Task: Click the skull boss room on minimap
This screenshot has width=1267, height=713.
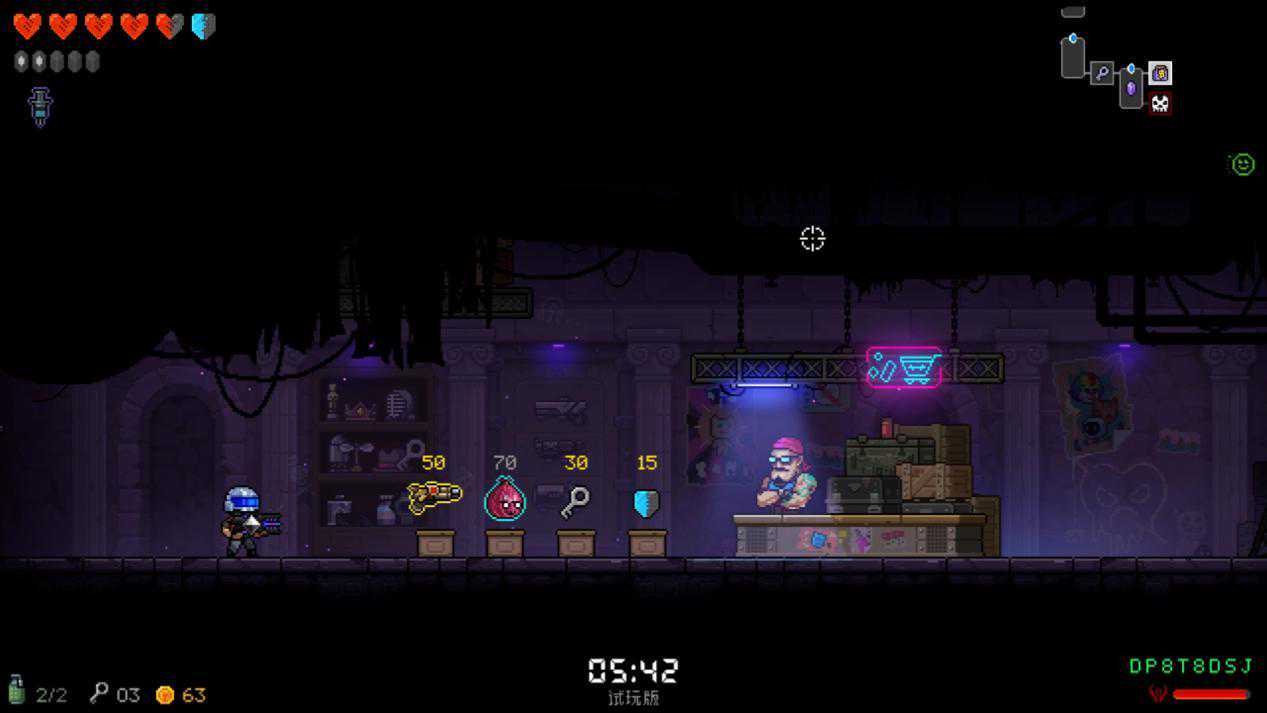Action: (1160, 103)
